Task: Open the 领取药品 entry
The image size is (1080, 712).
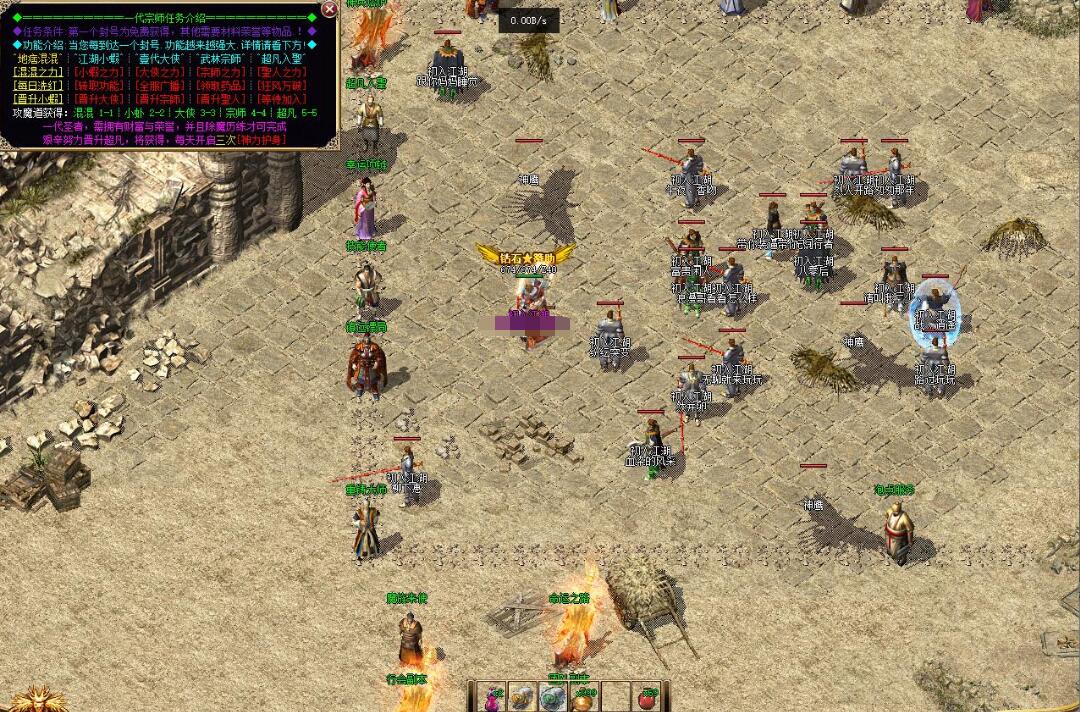Action: (222, 85)
